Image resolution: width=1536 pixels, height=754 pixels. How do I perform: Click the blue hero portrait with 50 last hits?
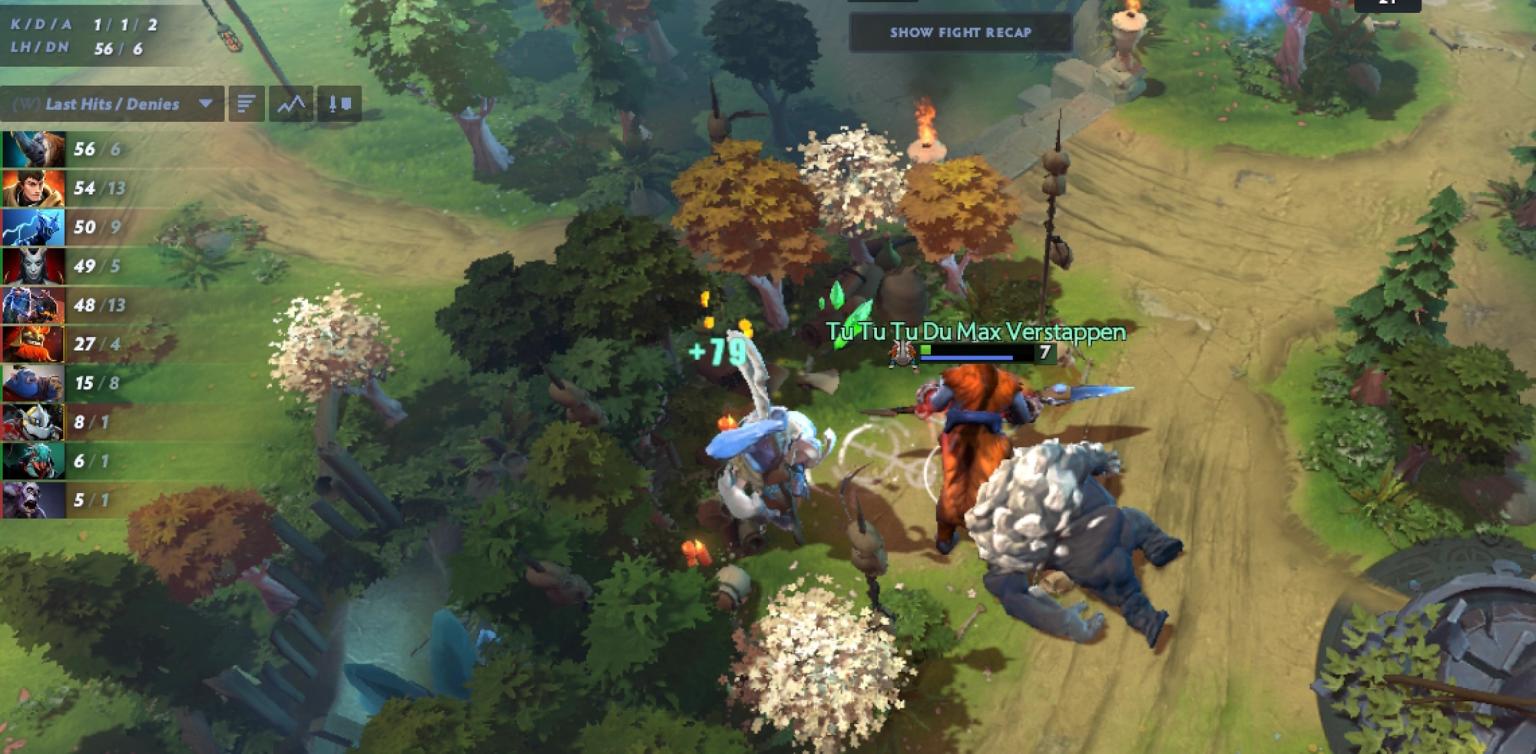32,228
